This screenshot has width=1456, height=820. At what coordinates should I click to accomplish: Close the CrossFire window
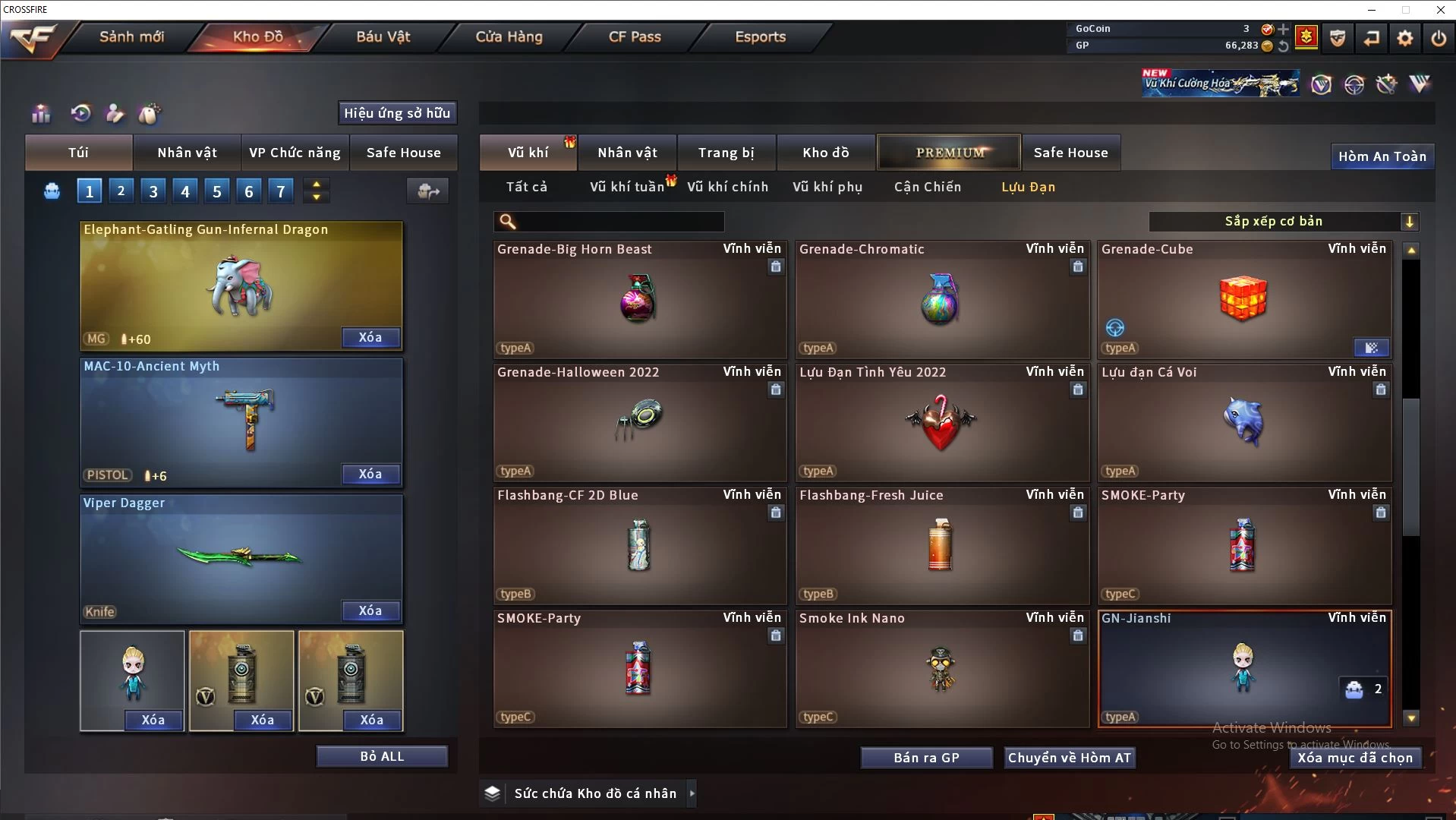1440,10
